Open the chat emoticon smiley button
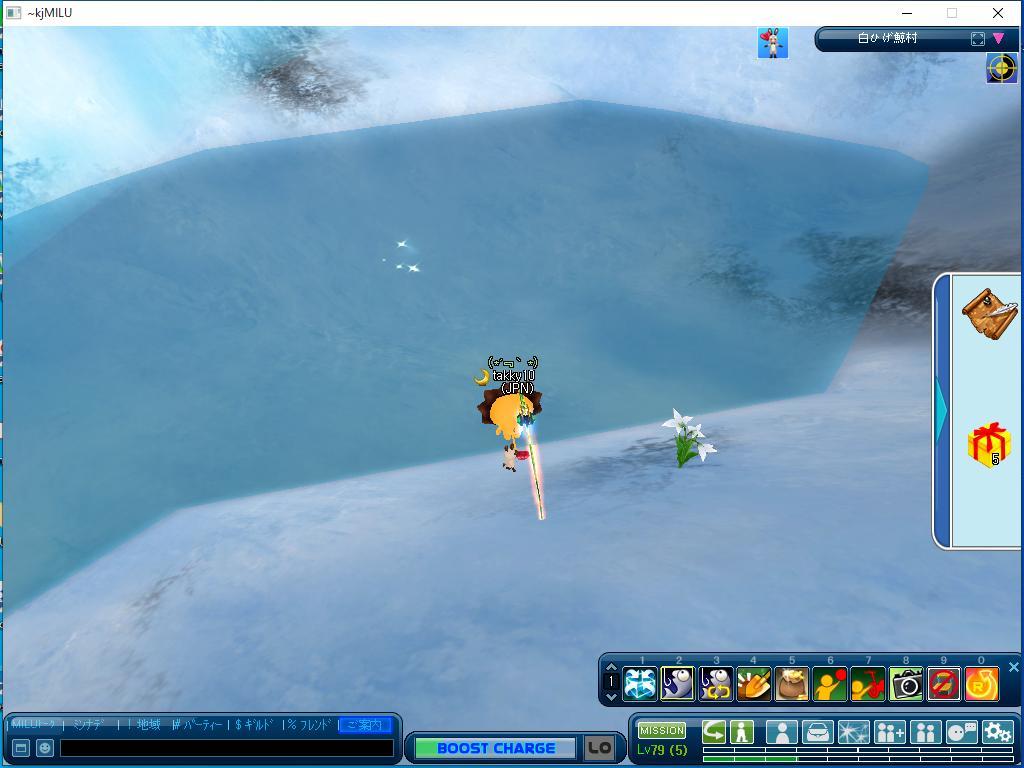This screenshot has height=768, width=1024. 44,747
